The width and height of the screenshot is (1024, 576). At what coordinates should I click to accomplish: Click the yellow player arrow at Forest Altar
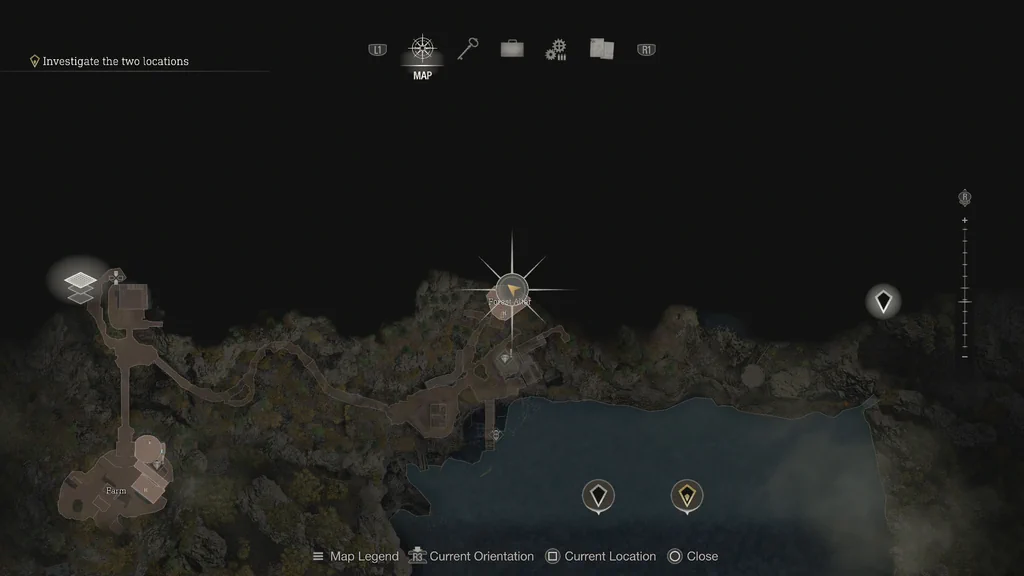pyautogui.click(x=511, y=290)
